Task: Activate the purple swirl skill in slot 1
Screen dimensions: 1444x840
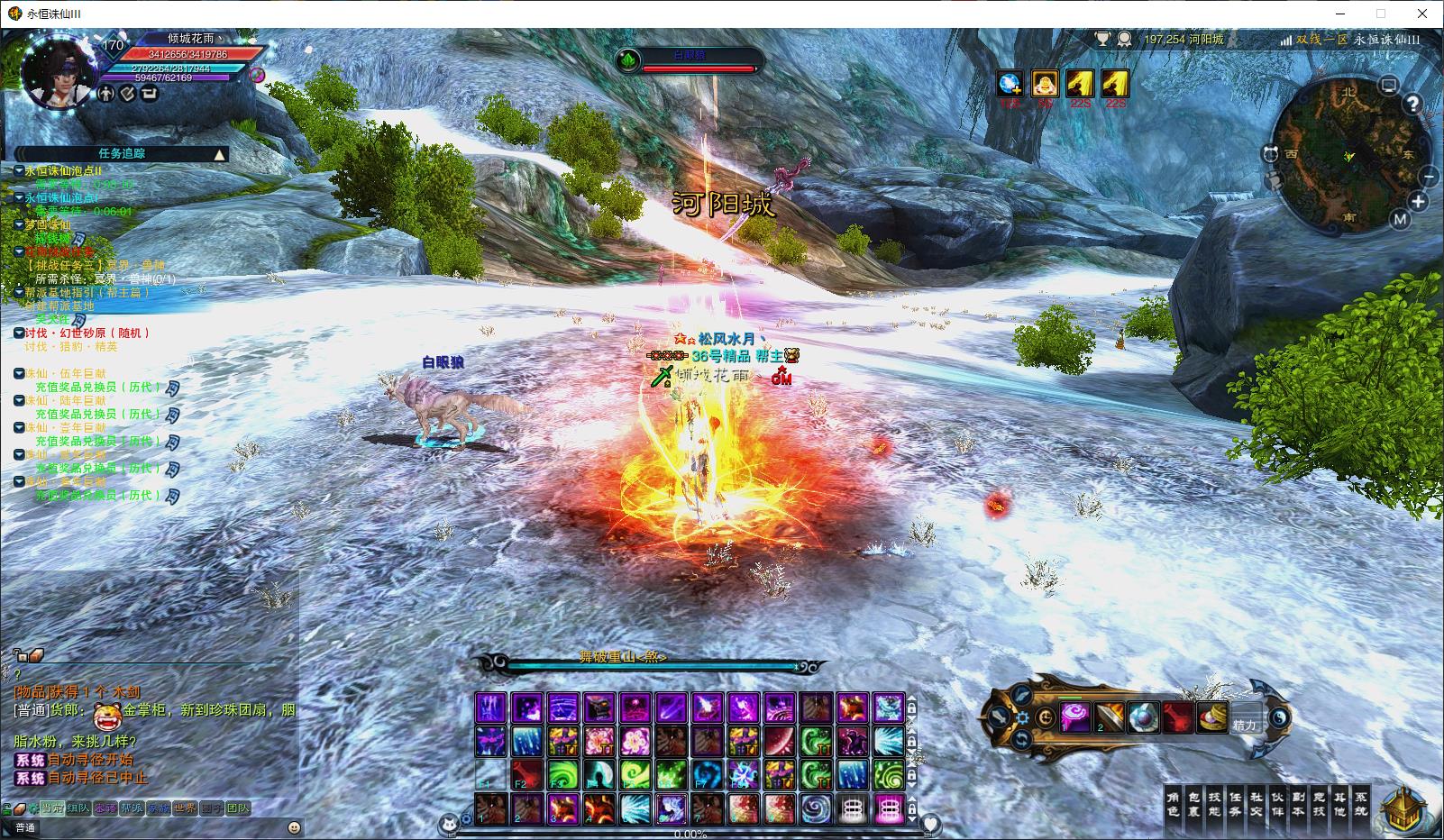Action: point(1076,718)
